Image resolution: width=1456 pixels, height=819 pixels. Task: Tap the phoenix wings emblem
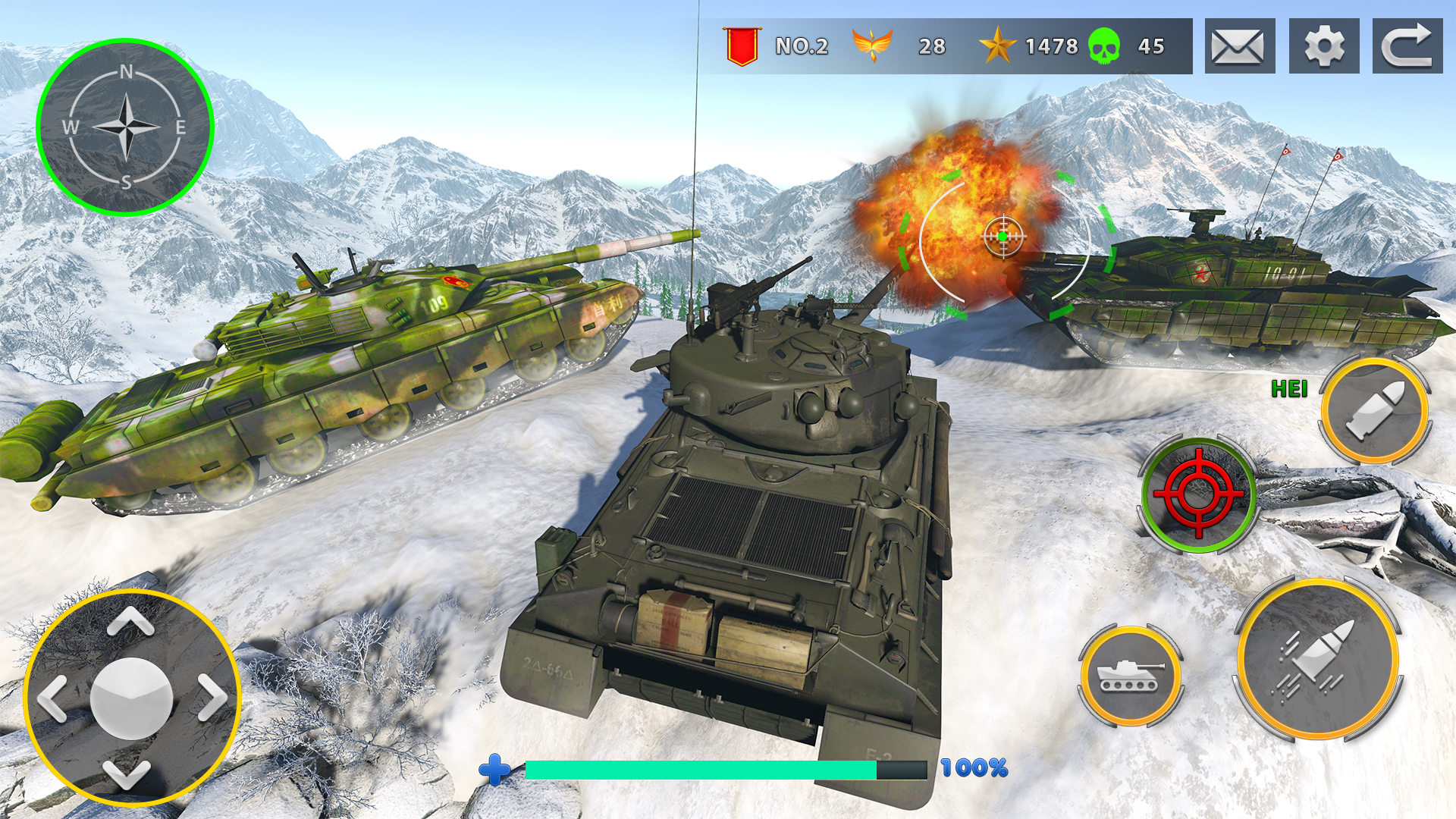point(874,45)
